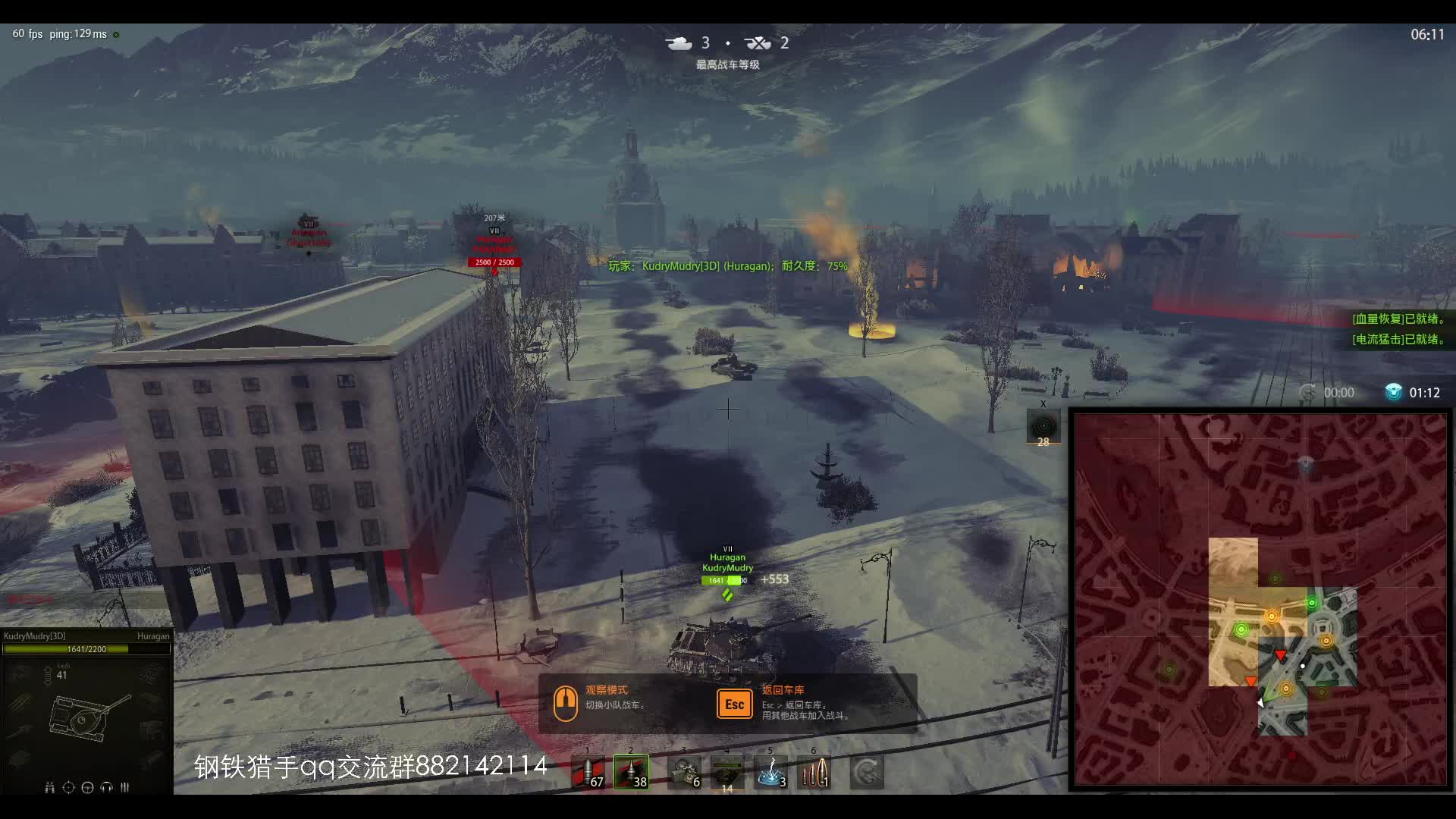Click the binoculars crew icon
1456x819 pixels.
coord(49,788)
